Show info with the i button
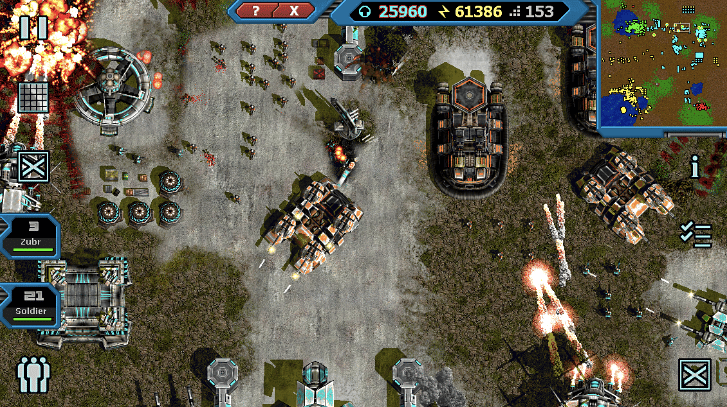The height and width of the screenshot is (407, 727). coord(695,167)
